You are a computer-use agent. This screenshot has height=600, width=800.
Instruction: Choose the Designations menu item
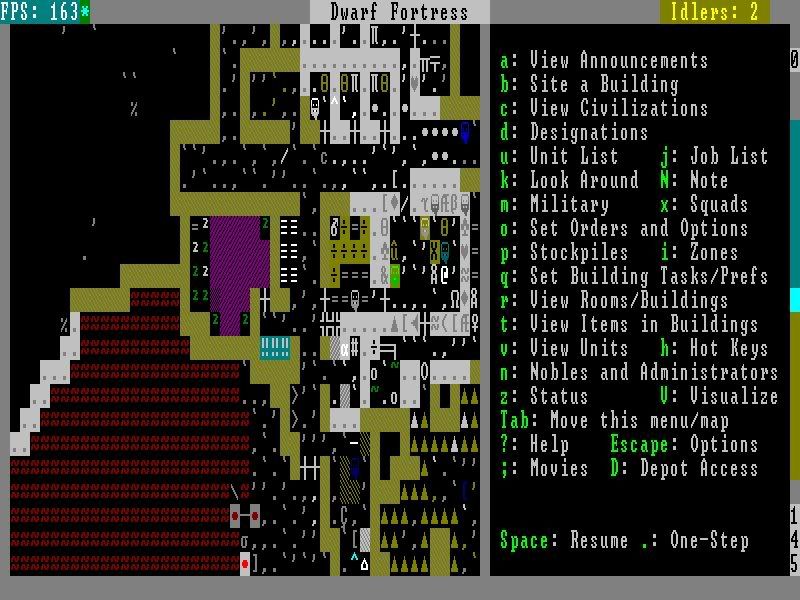(x=588, y=132)
